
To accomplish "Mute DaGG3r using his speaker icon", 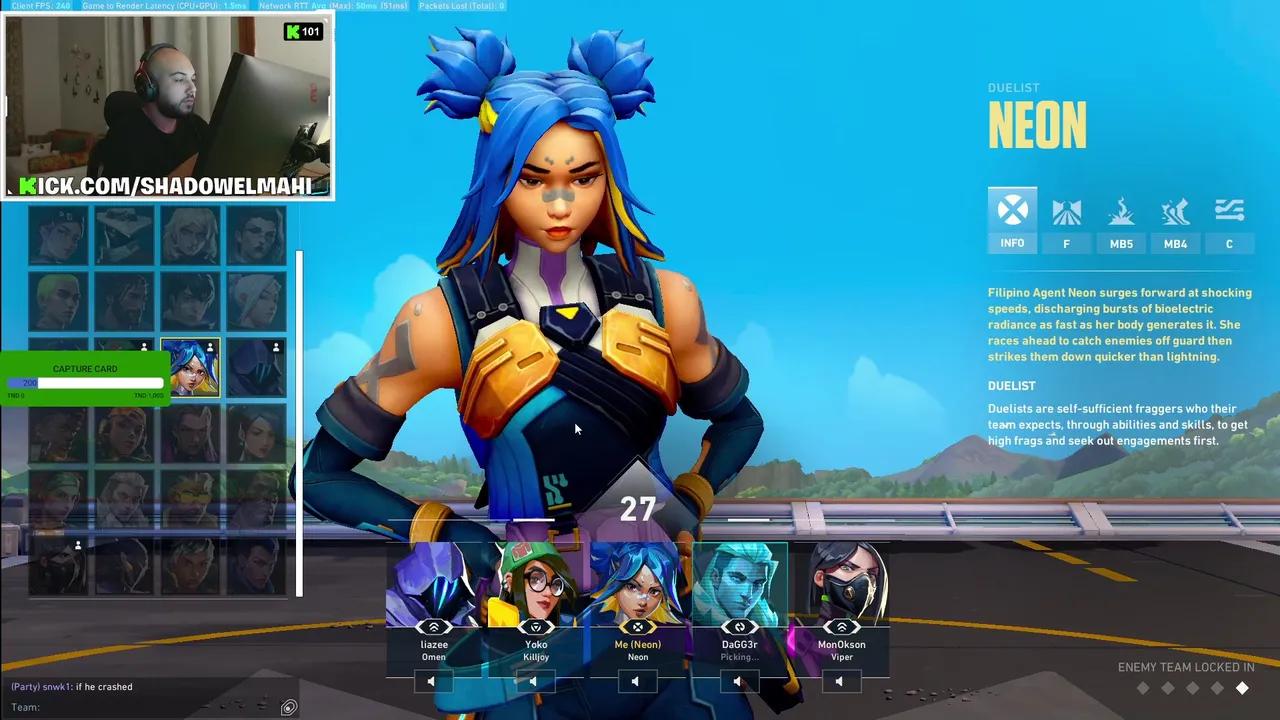I will [x=738, y=680].
